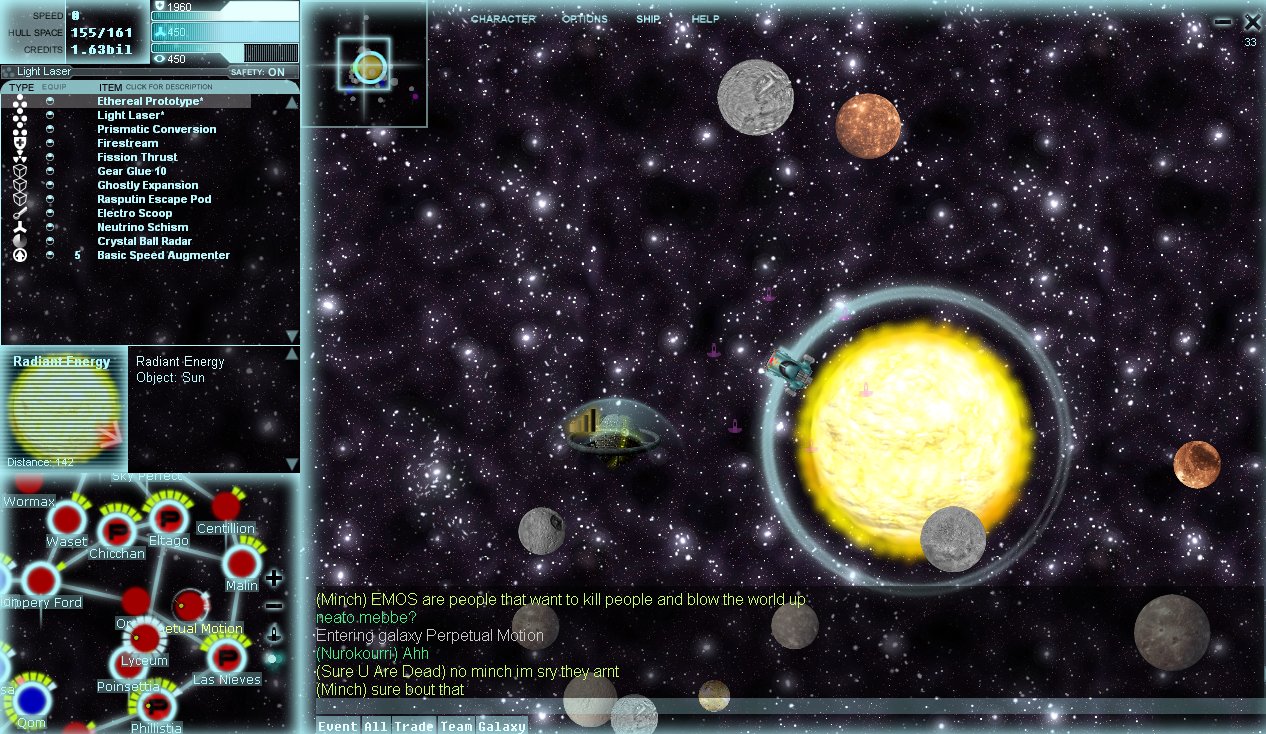Switch to the Trade chat tab
This screenshot has width=1266, height=734.
[412, 726]
